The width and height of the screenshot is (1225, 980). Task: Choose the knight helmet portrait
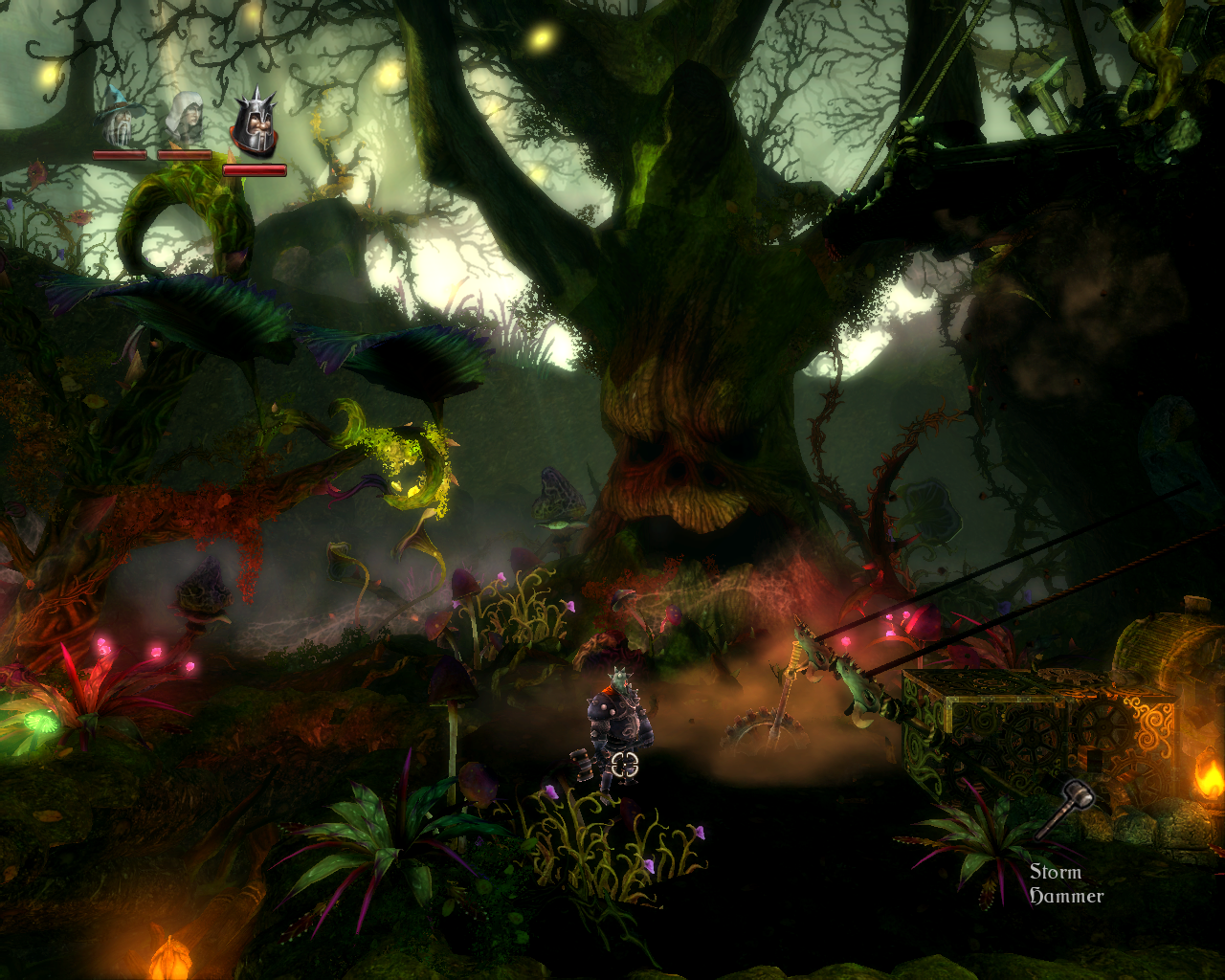pyautogui.click(x=254, y=124)
